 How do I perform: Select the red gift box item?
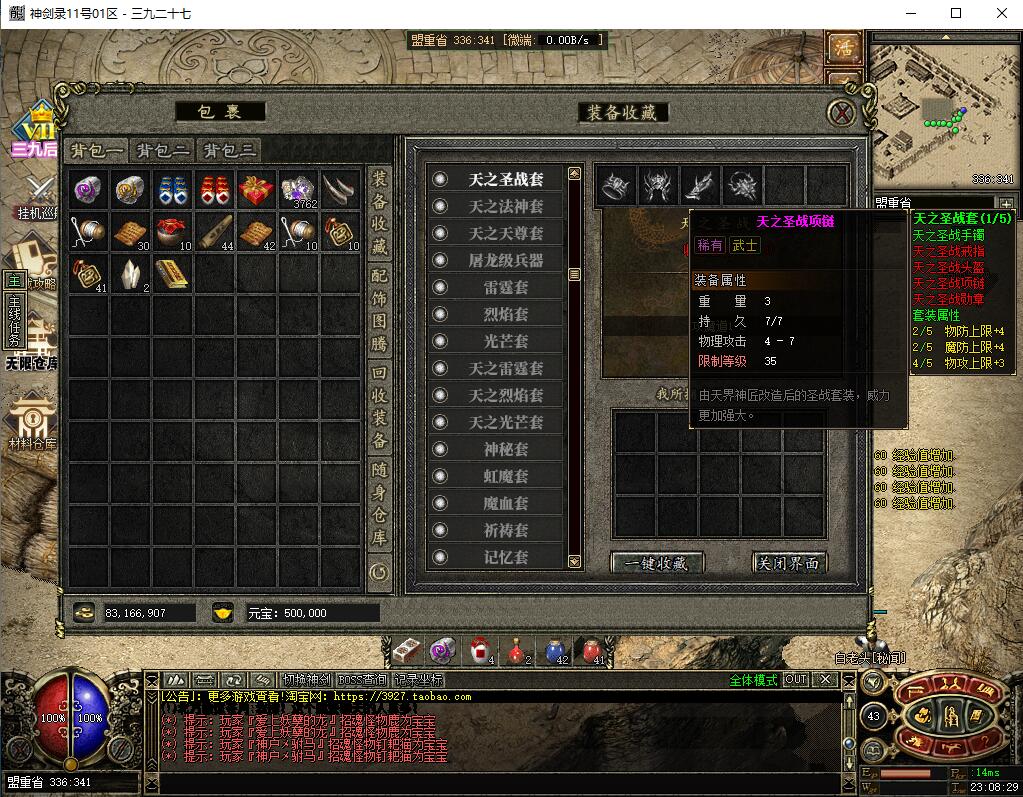[x=256, y=189]
